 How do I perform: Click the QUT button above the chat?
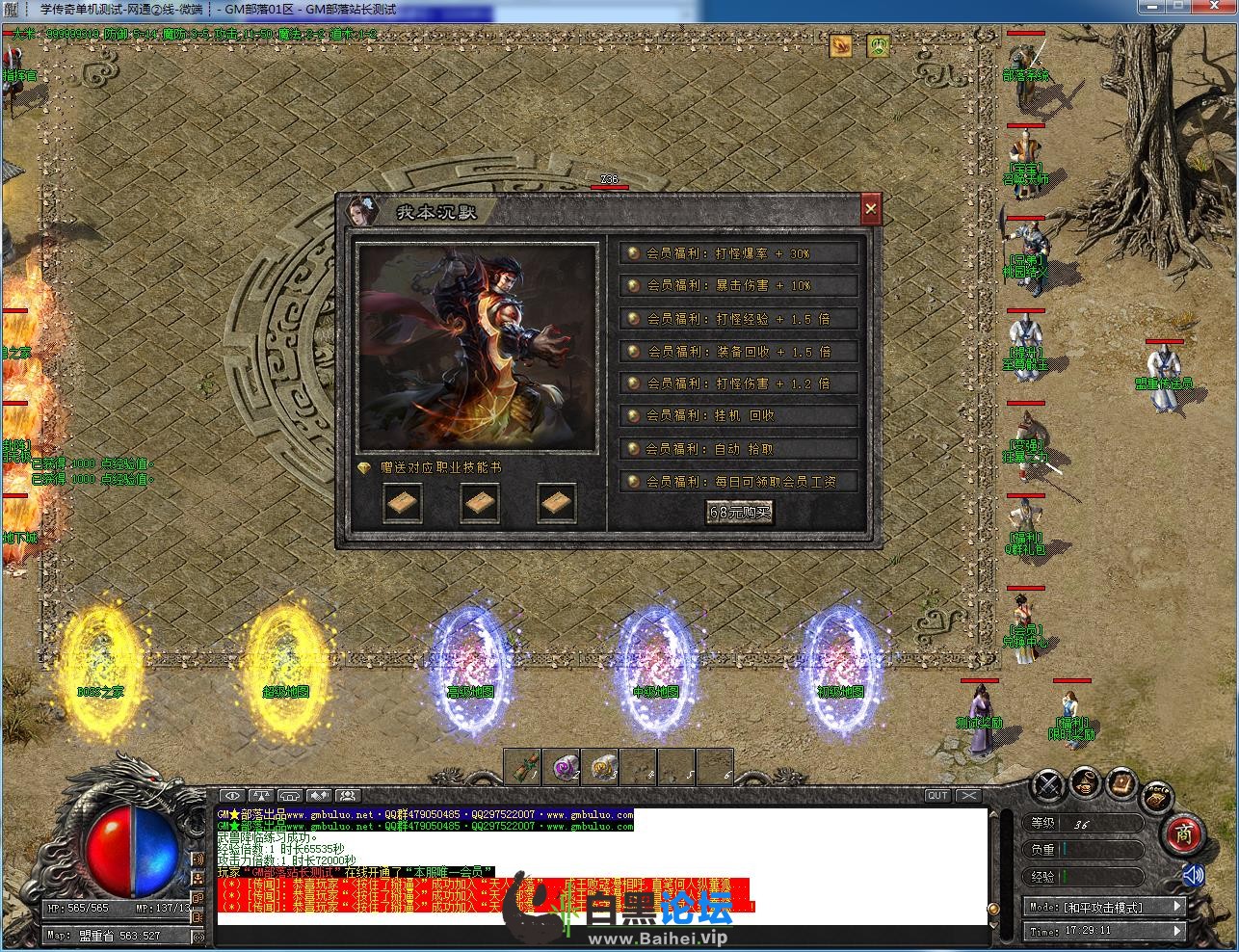click(x=937, y=795)
